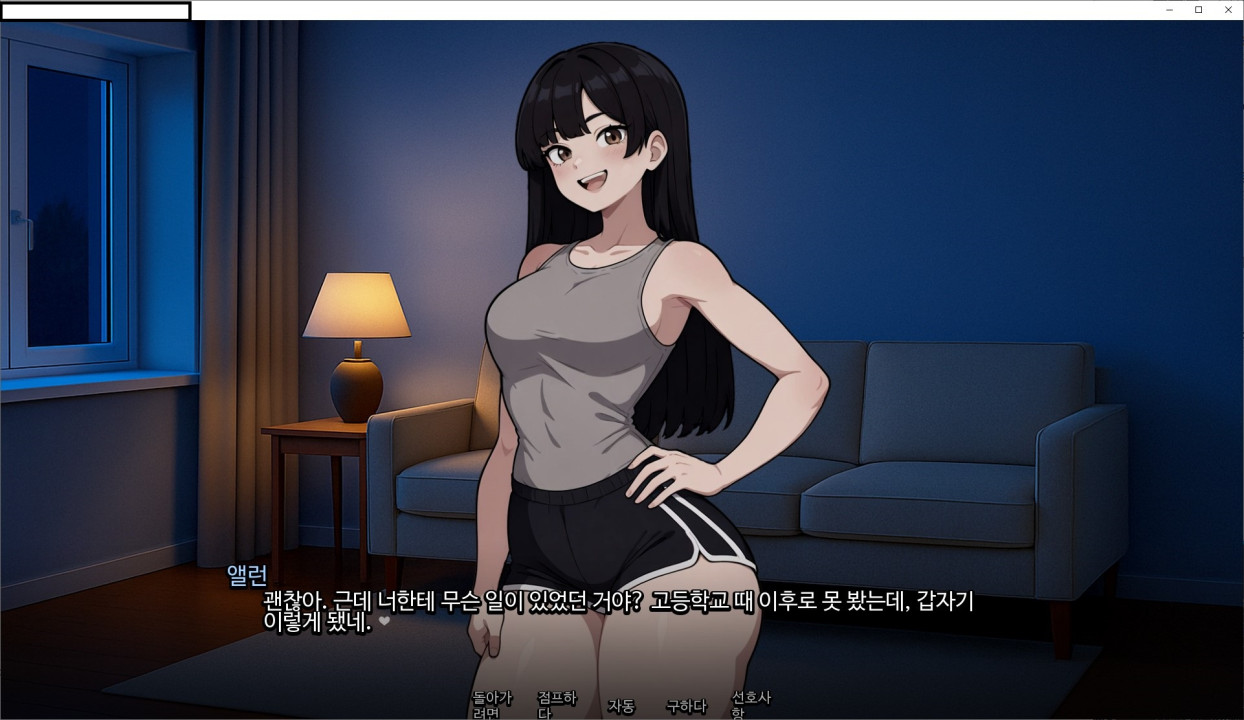Click the 돌아가려면 (Back) quick menu button

(x=491, y=705)
